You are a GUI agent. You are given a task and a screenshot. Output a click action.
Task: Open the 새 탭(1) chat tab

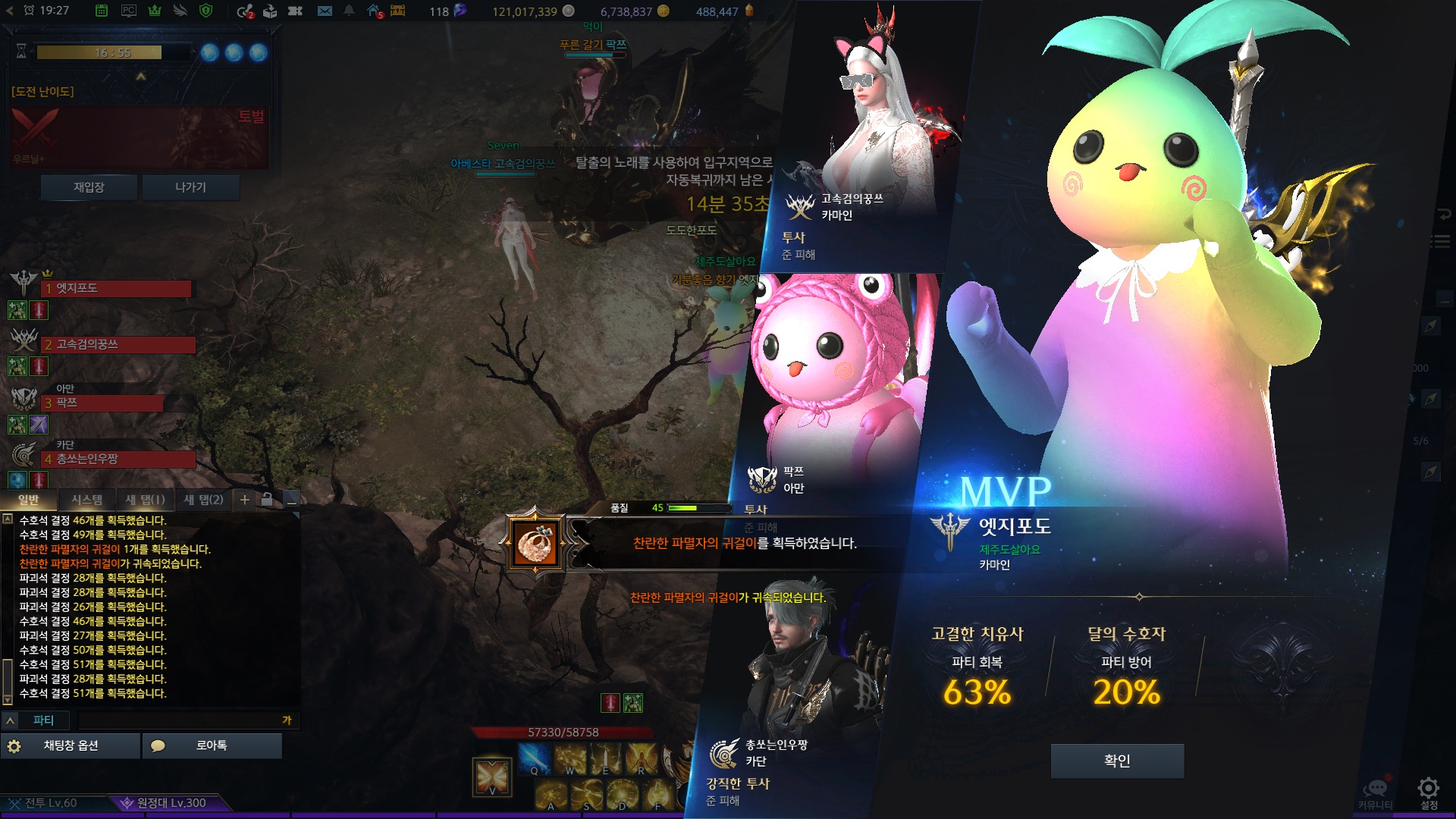(145, 500)
